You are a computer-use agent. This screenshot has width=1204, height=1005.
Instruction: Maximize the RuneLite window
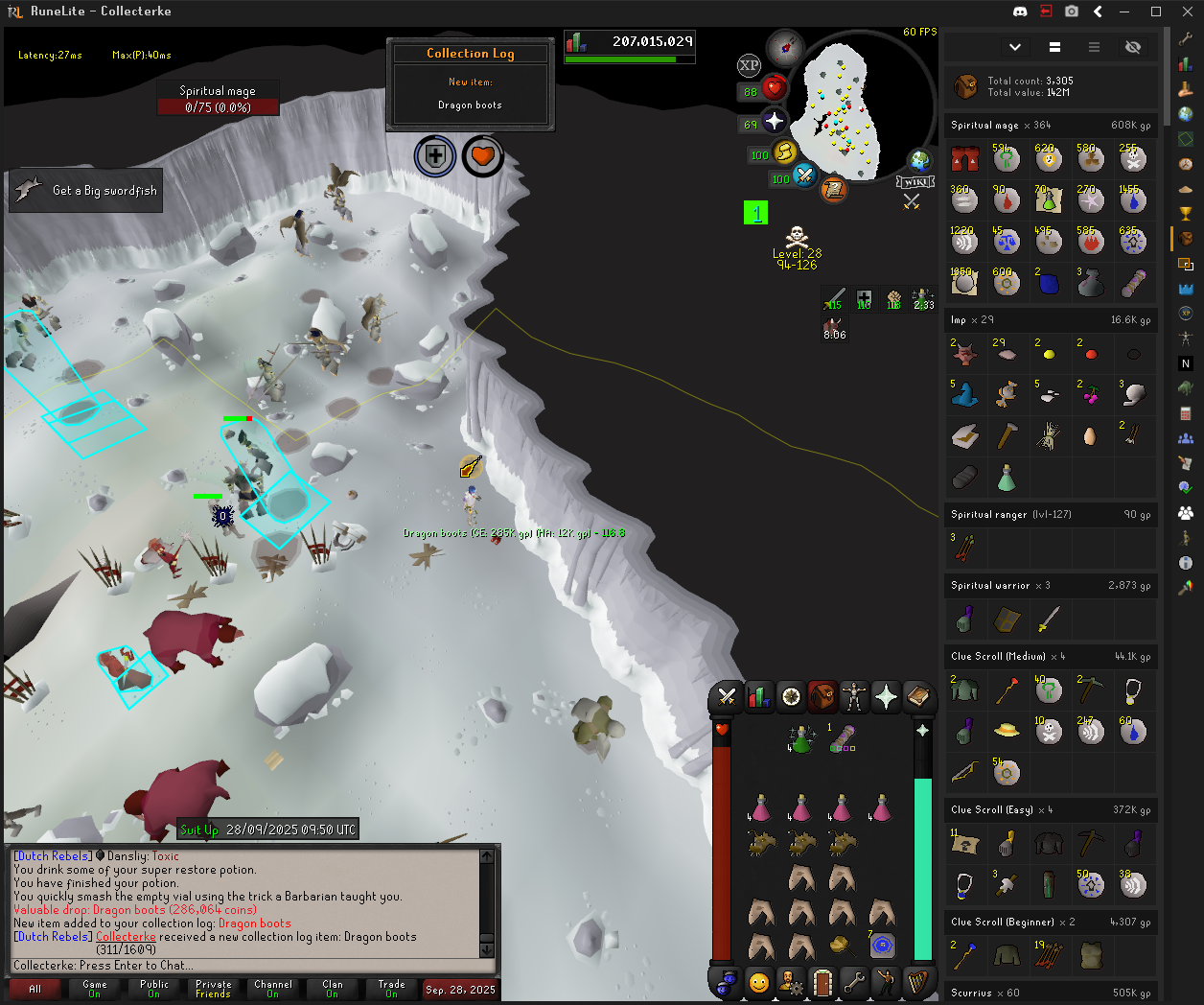point(1156,12)
